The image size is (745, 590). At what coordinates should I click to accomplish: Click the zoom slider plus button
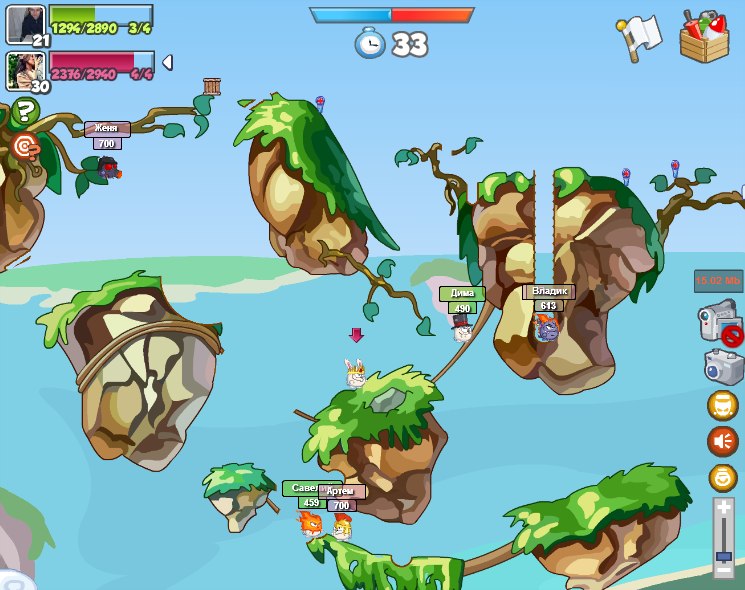coord(724,508)
